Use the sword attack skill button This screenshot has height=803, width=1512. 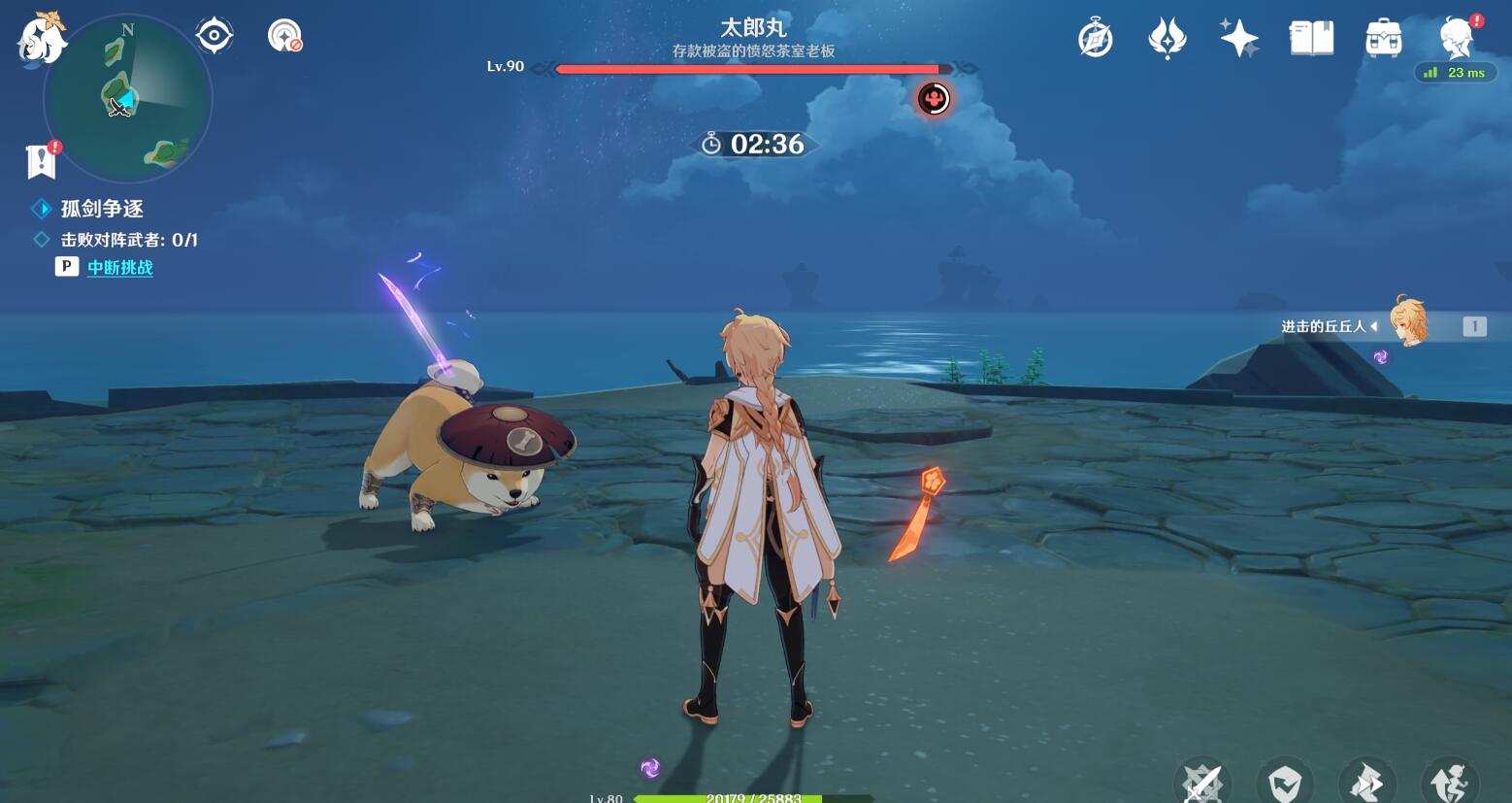point(1203,782)
